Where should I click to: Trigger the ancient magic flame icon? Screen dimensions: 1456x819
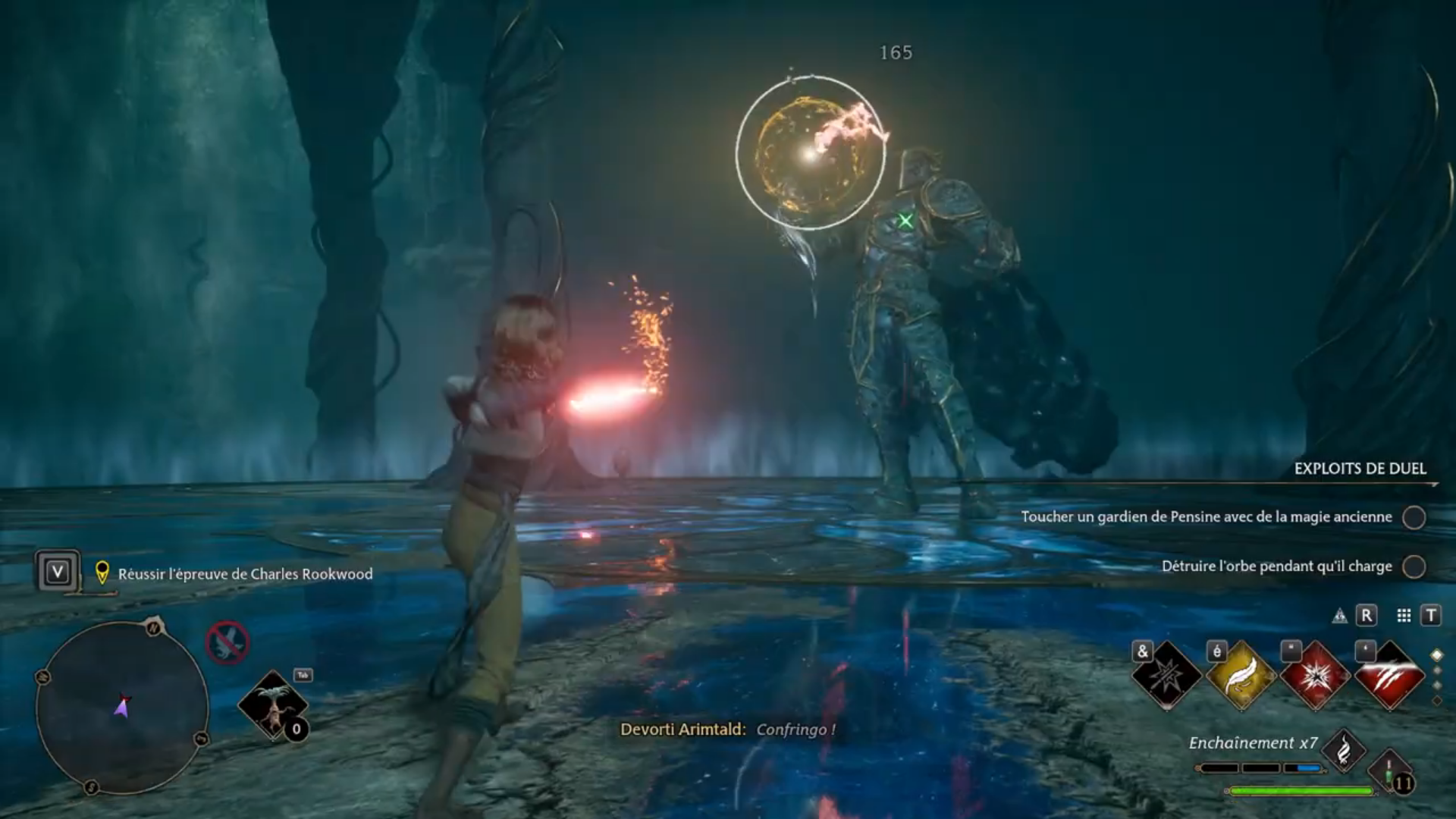pos(1343,750)
